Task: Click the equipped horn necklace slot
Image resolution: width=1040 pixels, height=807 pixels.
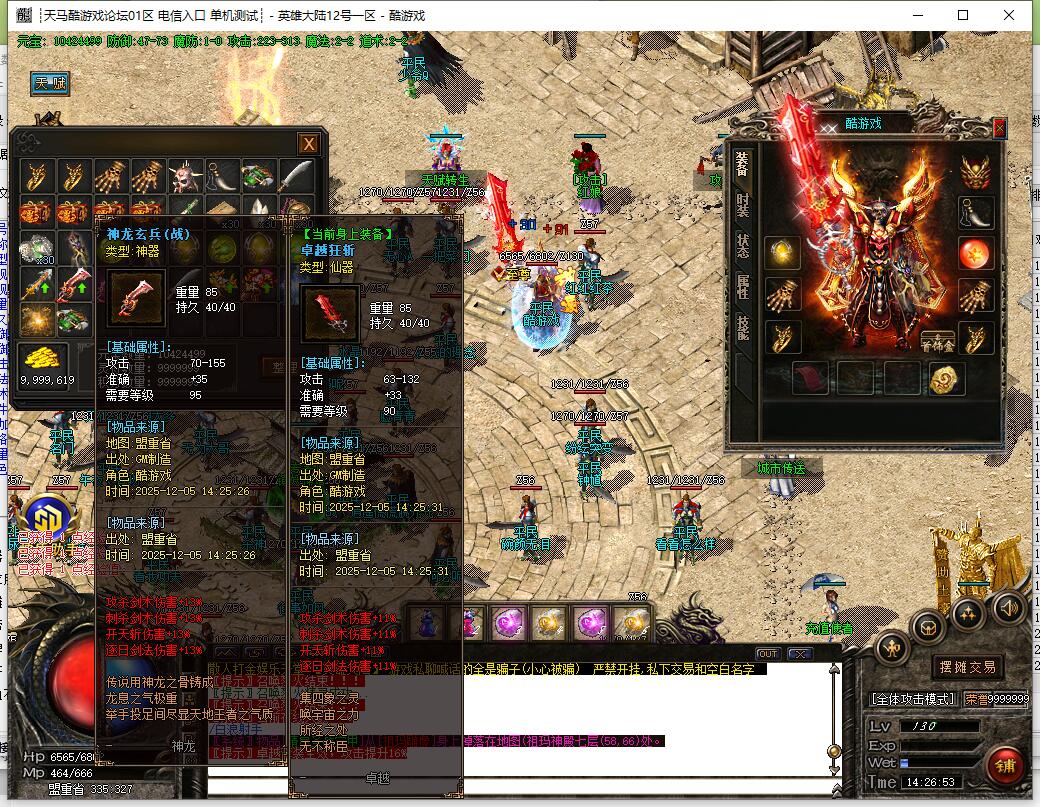Action: (976, 212)
